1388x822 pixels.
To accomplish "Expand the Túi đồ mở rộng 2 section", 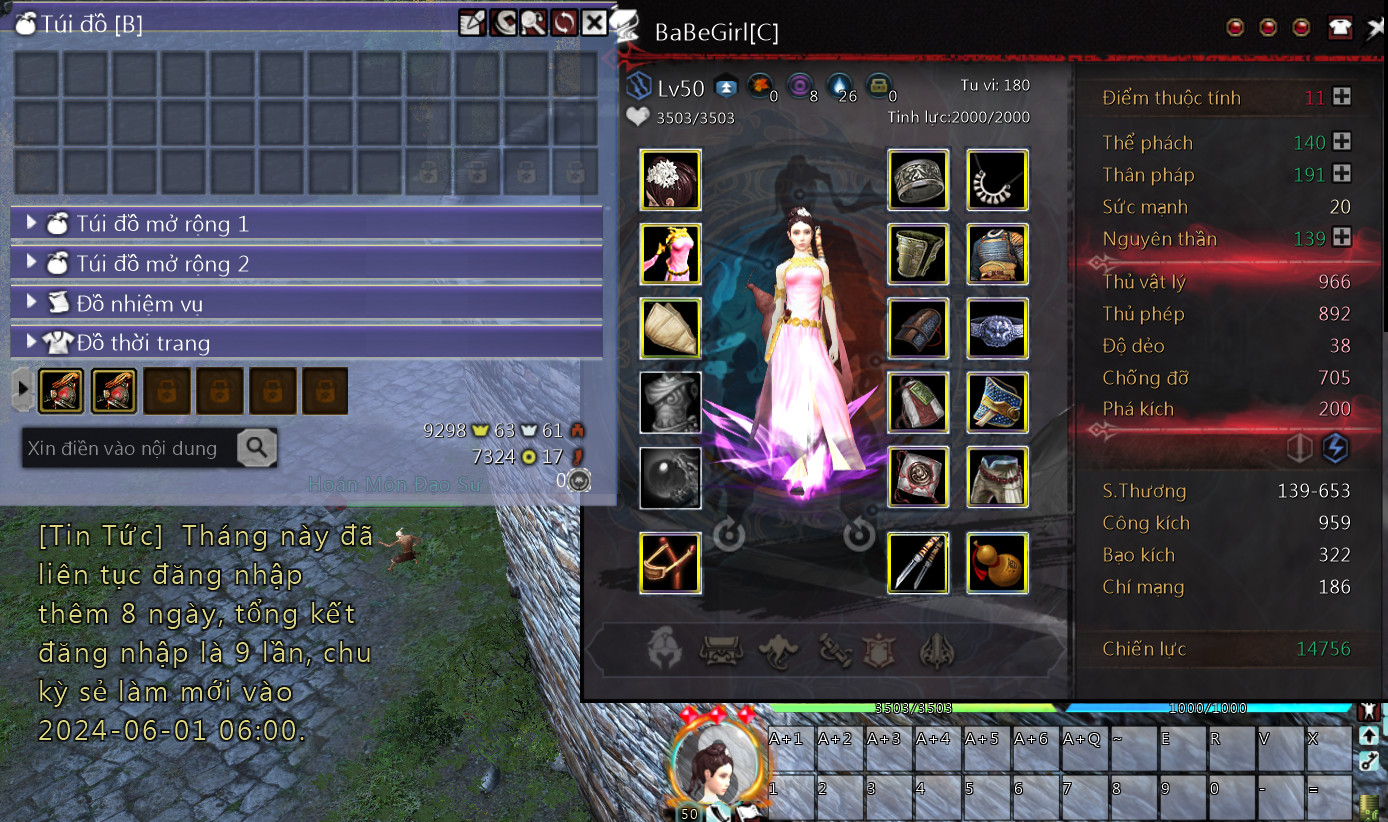I will (306, 264).
